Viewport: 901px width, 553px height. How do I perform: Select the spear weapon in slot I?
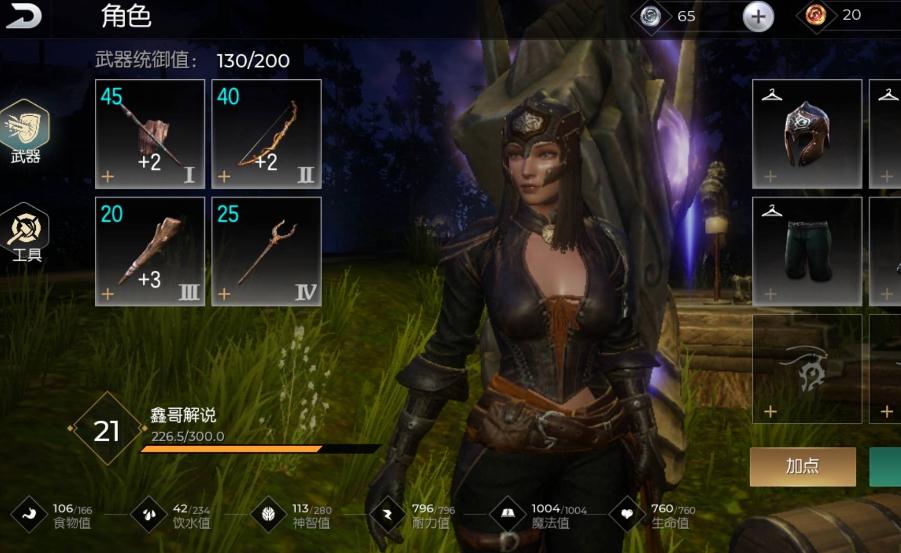(150, 134)
